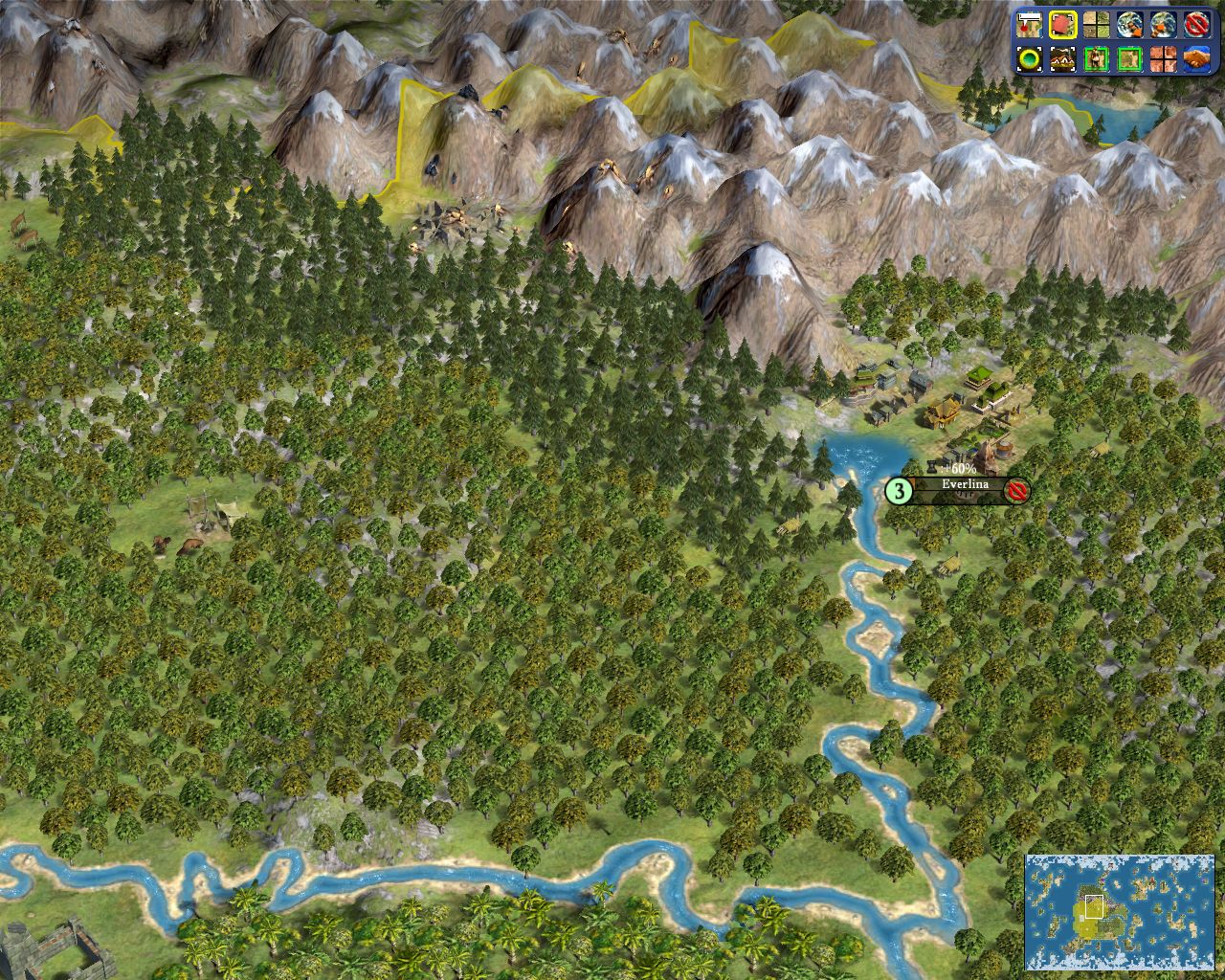
Task: Click the yellow-highlighted red territory icon
Action: (x=1062, y=24)
